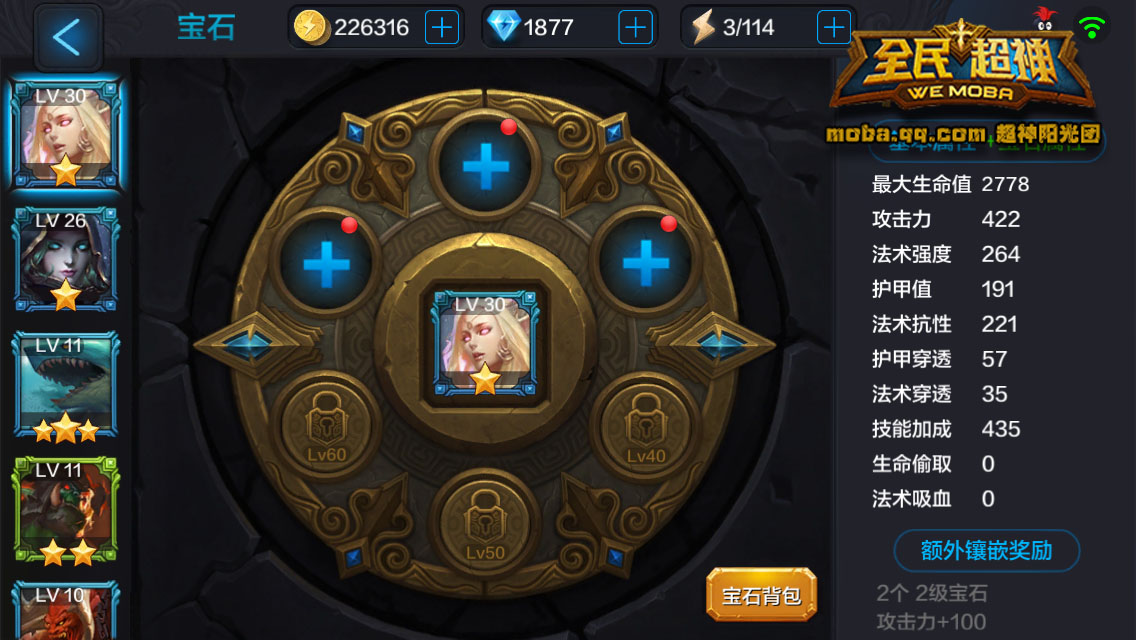Show the 额外镶嵌奖励 bonus details

point(986,550)
